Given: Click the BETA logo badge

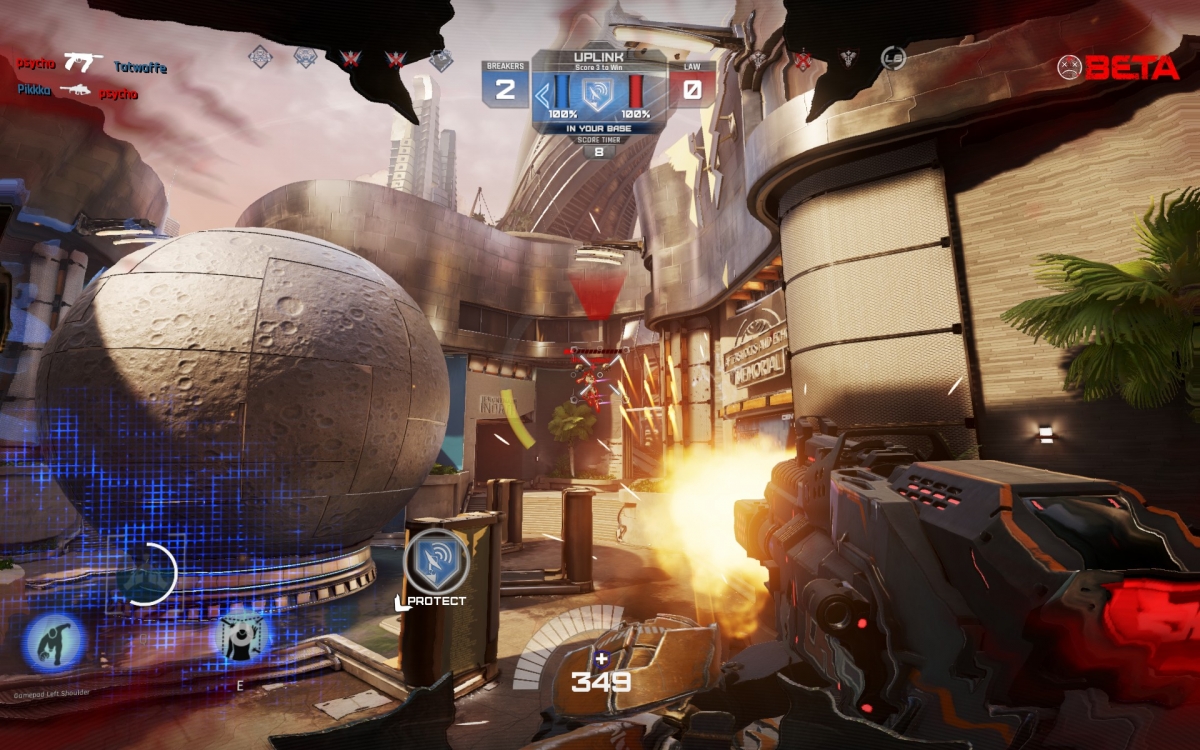Looking at the screenshot, I should tap(1119, 67).
